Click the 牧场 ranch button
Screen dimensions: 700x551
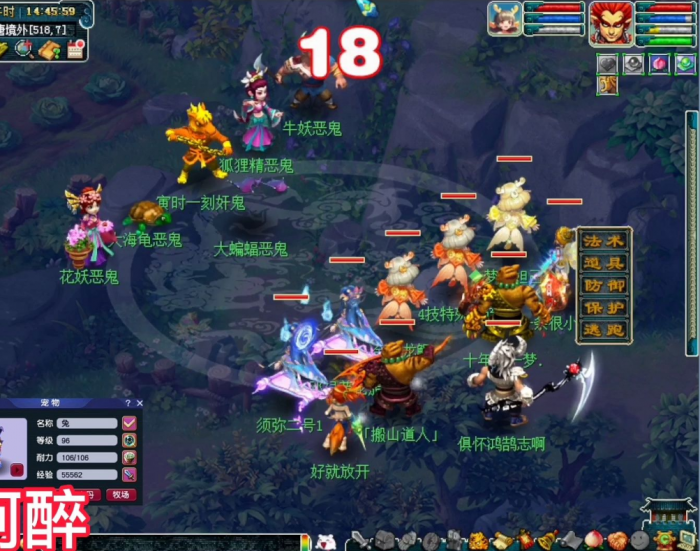120,494
